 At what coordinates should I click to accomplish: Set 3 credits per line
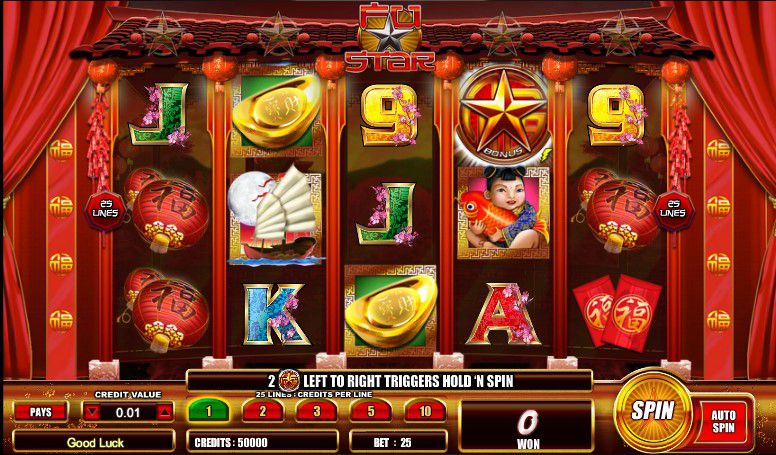coord(316,410)
